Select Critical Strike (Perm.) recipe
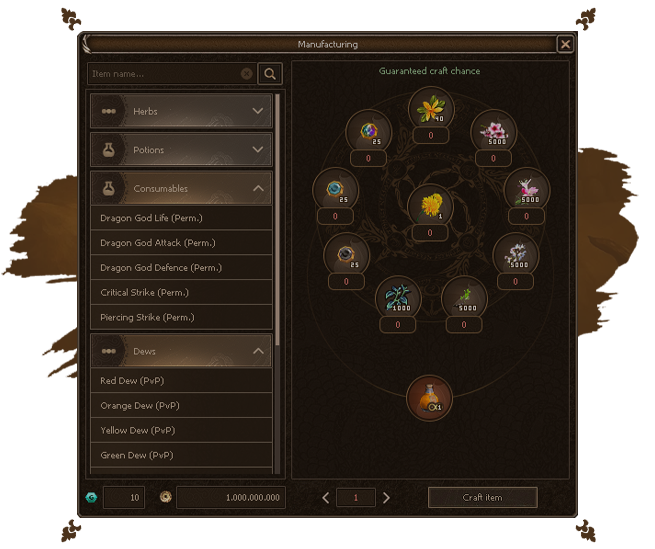 [x=181, y=293]
